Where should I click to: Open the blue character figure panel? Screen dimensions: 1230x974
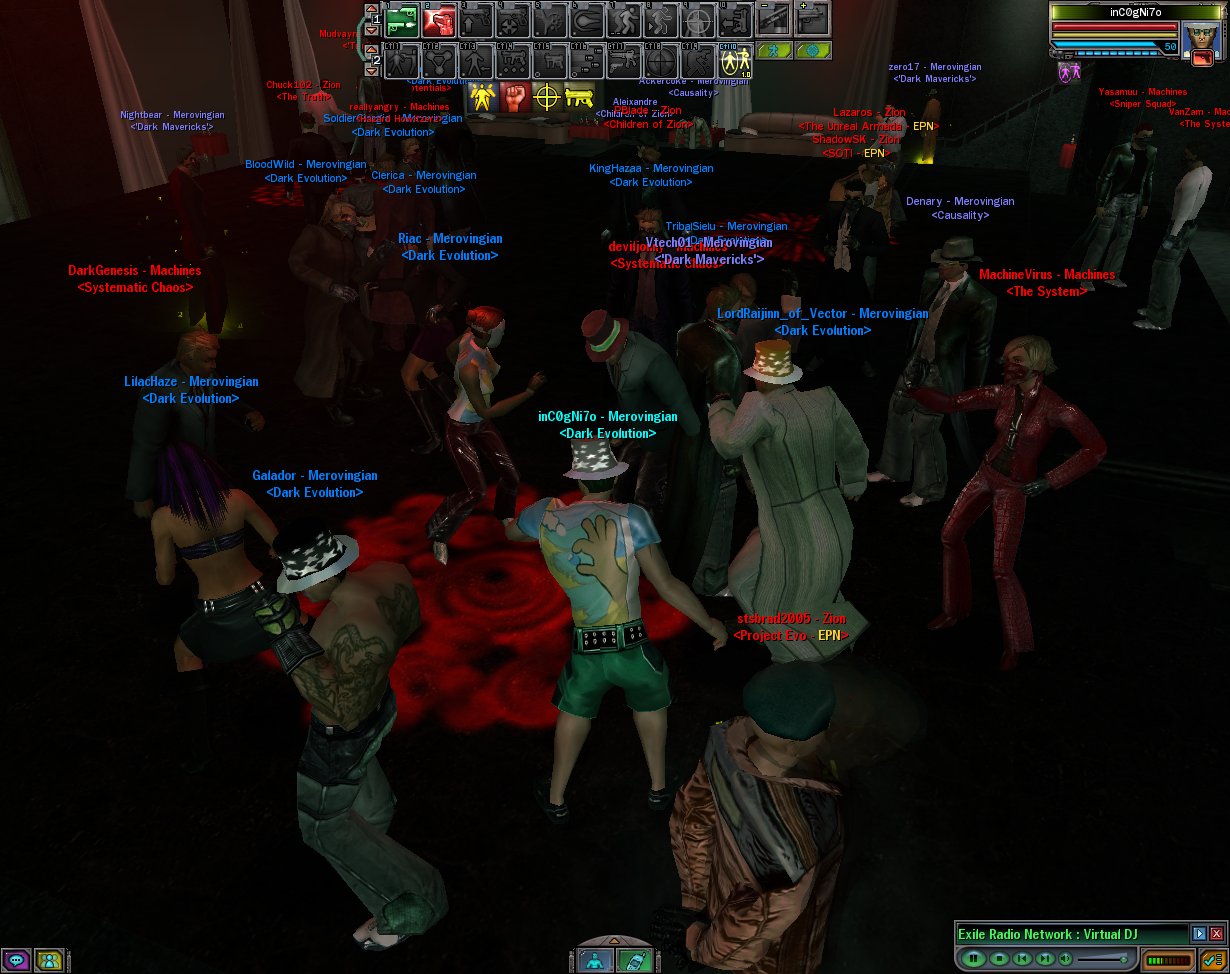(x=595, y=961)
